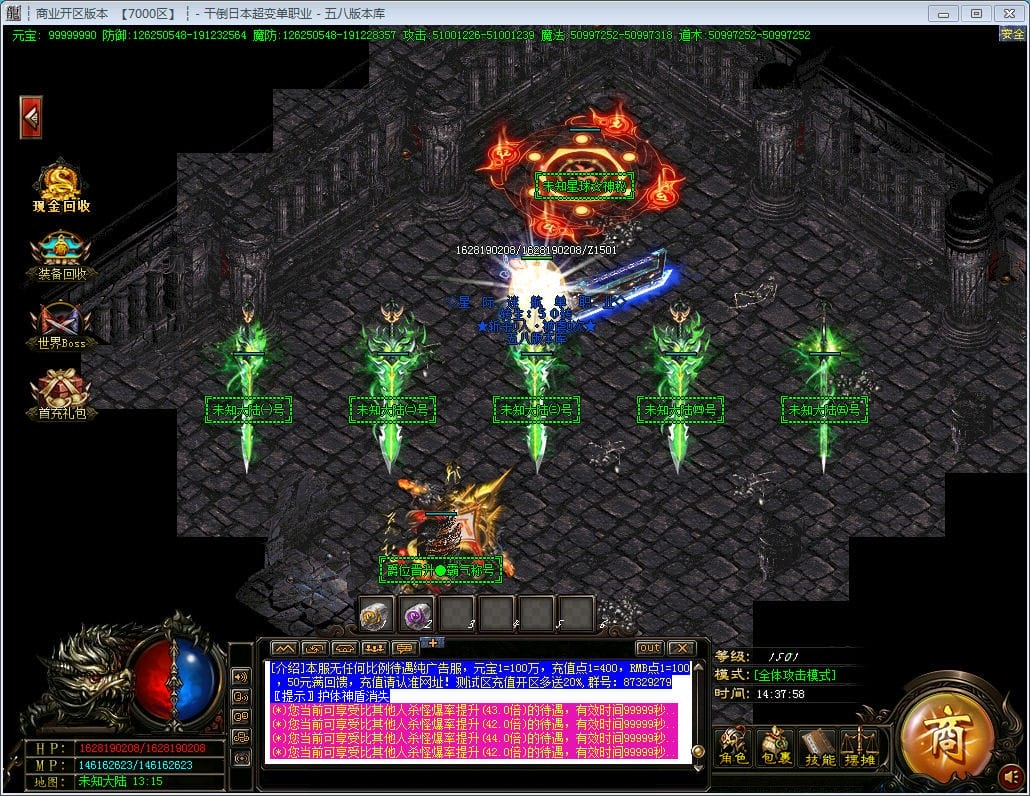
Task: Use the gold scroll in hotbar slot 1
Action: pyautogui.click(x=377, y=614)
